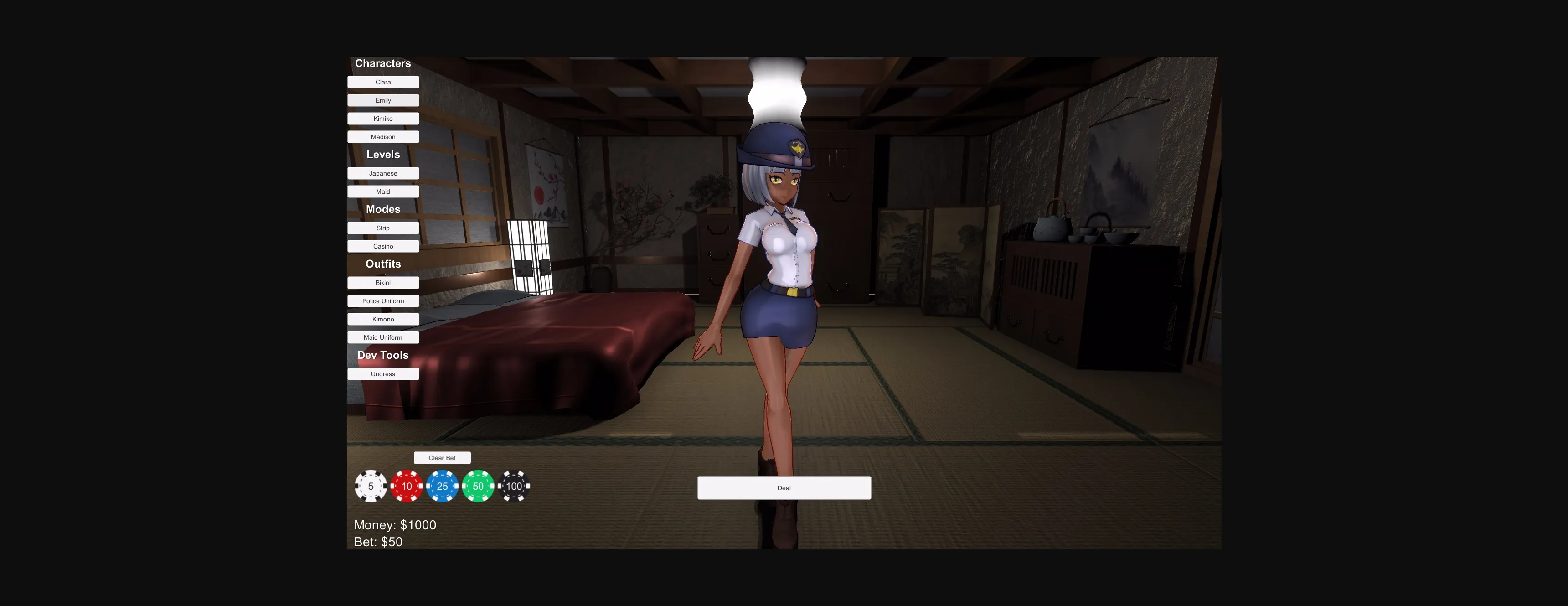Dress character in Police Uniform
Viewport: 1568px width, 606px height.
point(383,301)
